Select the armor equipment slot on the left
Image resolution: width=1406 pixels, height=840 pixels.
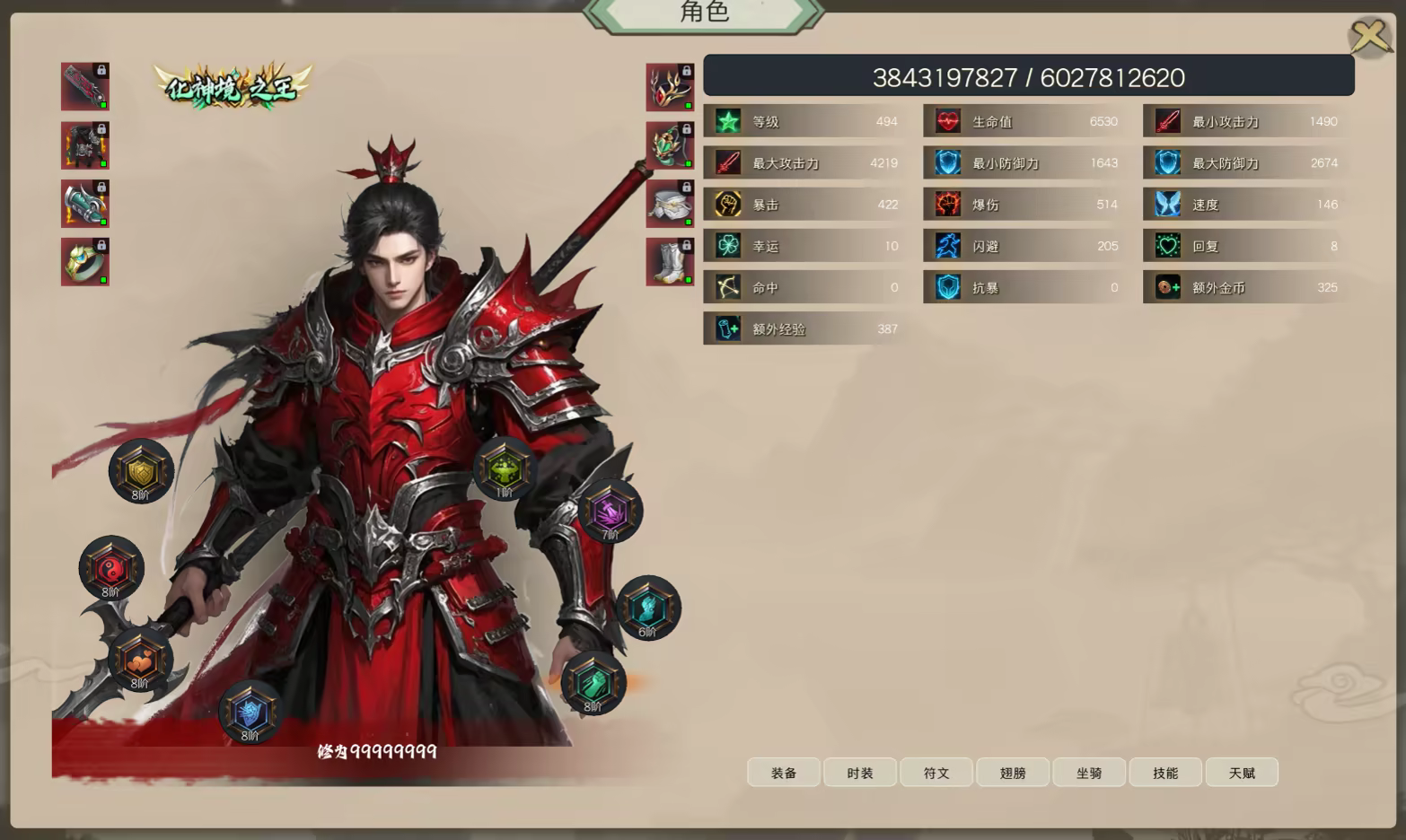click(85, 144)
